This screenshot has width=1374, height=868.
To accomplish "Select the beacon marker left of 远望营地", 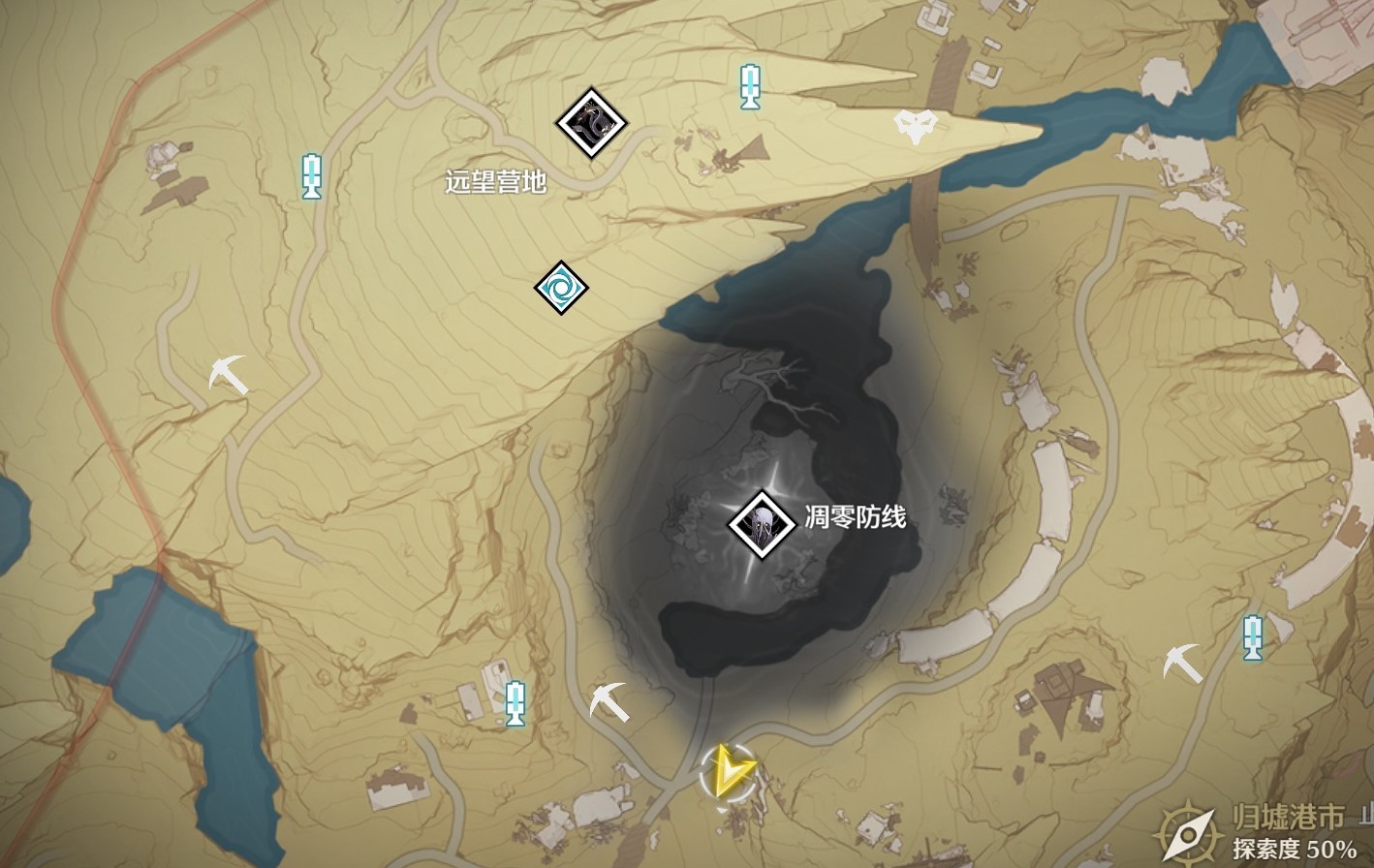I will coord(311,175).
